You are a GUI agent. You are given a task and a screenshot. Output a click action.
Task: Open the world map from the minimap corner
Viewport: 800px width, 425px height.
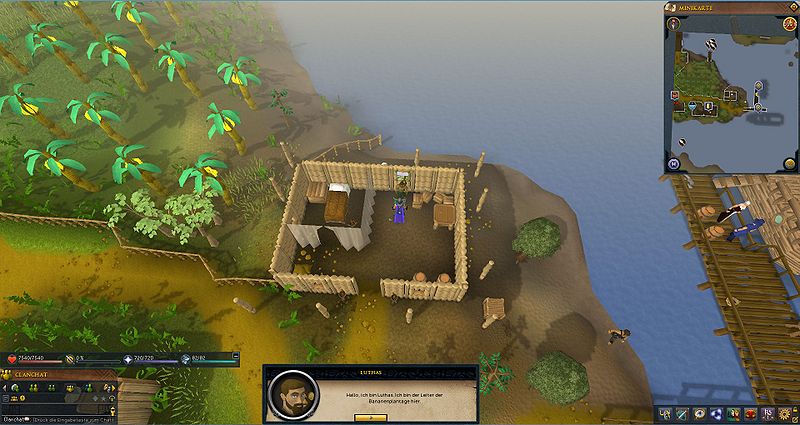(x=676, y=164)
